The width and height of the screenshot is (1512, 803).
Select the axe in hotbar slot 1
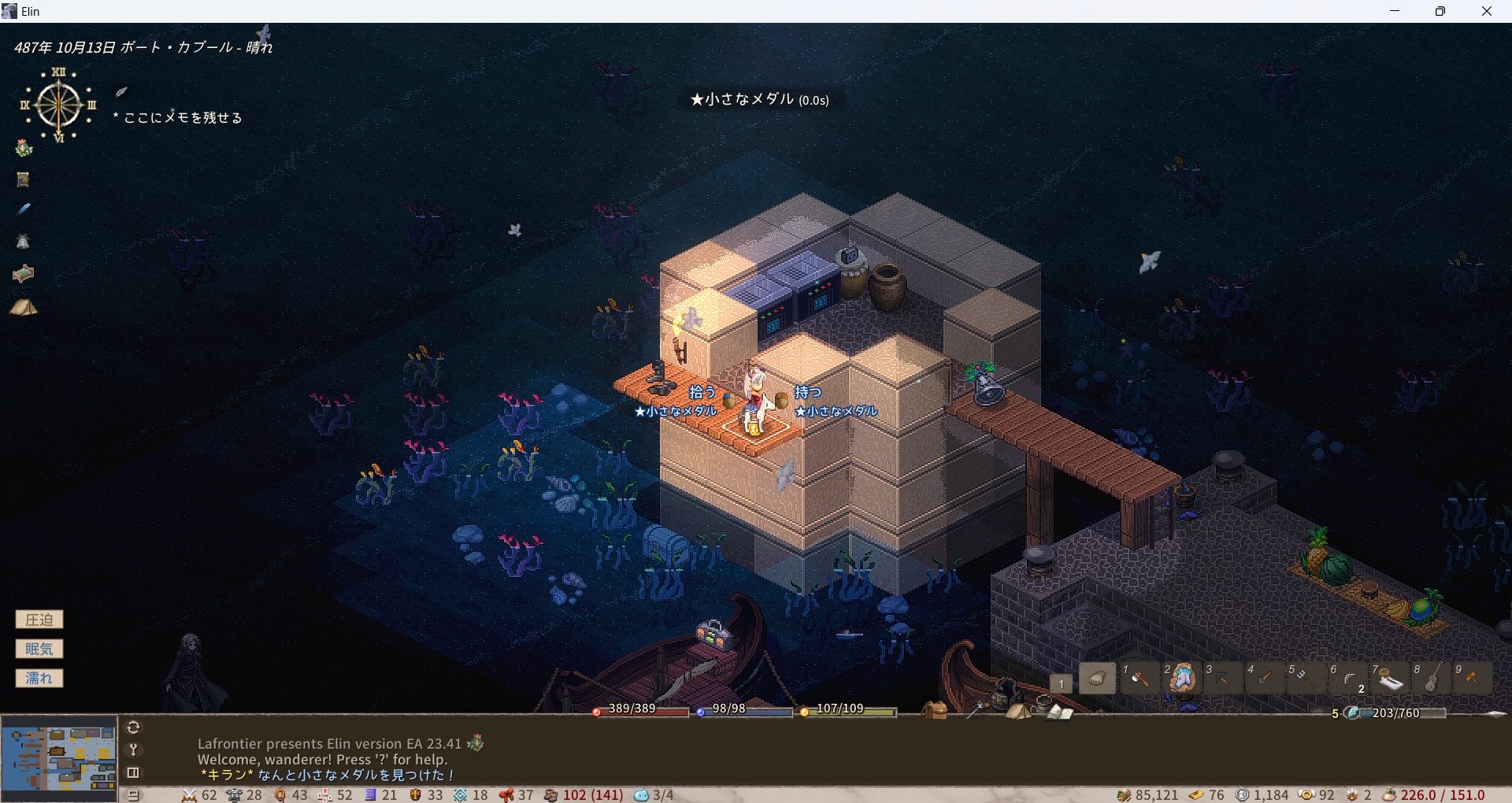(1140, 678)
